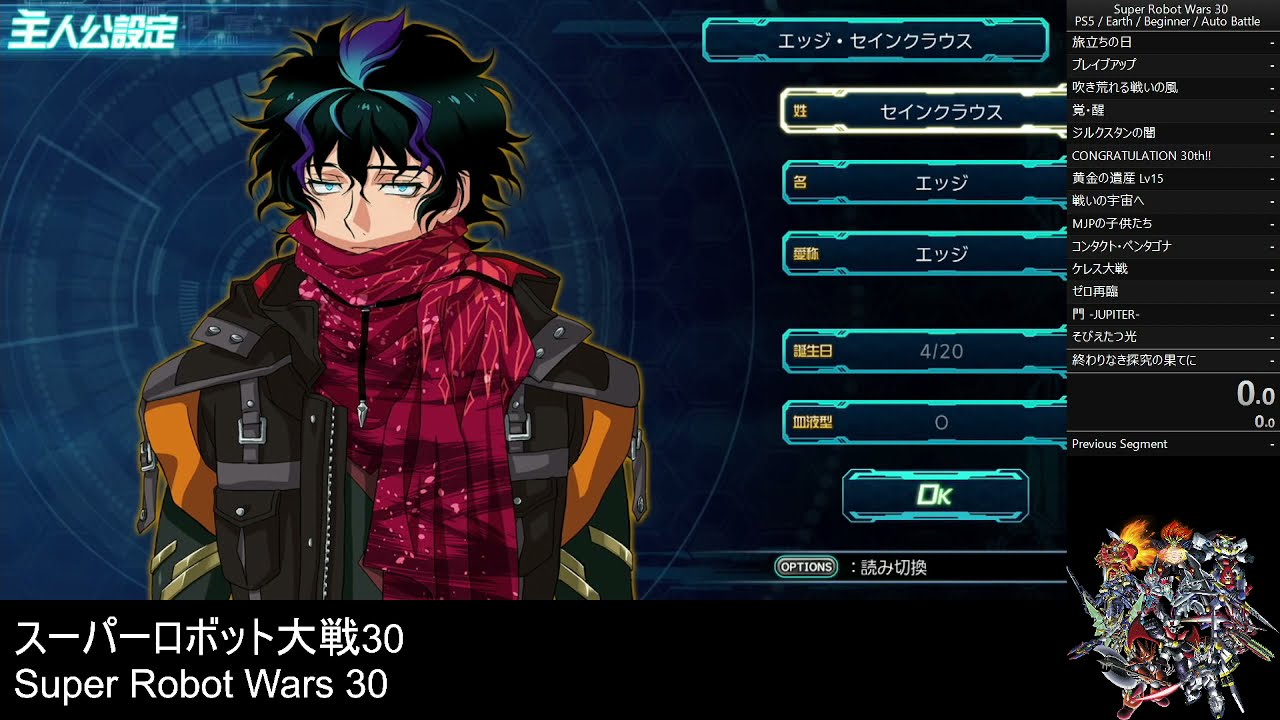Select the 旅立ちの日 split row
The width and height of the screenshot is (1280, 720).
[x=1172, y=42]
